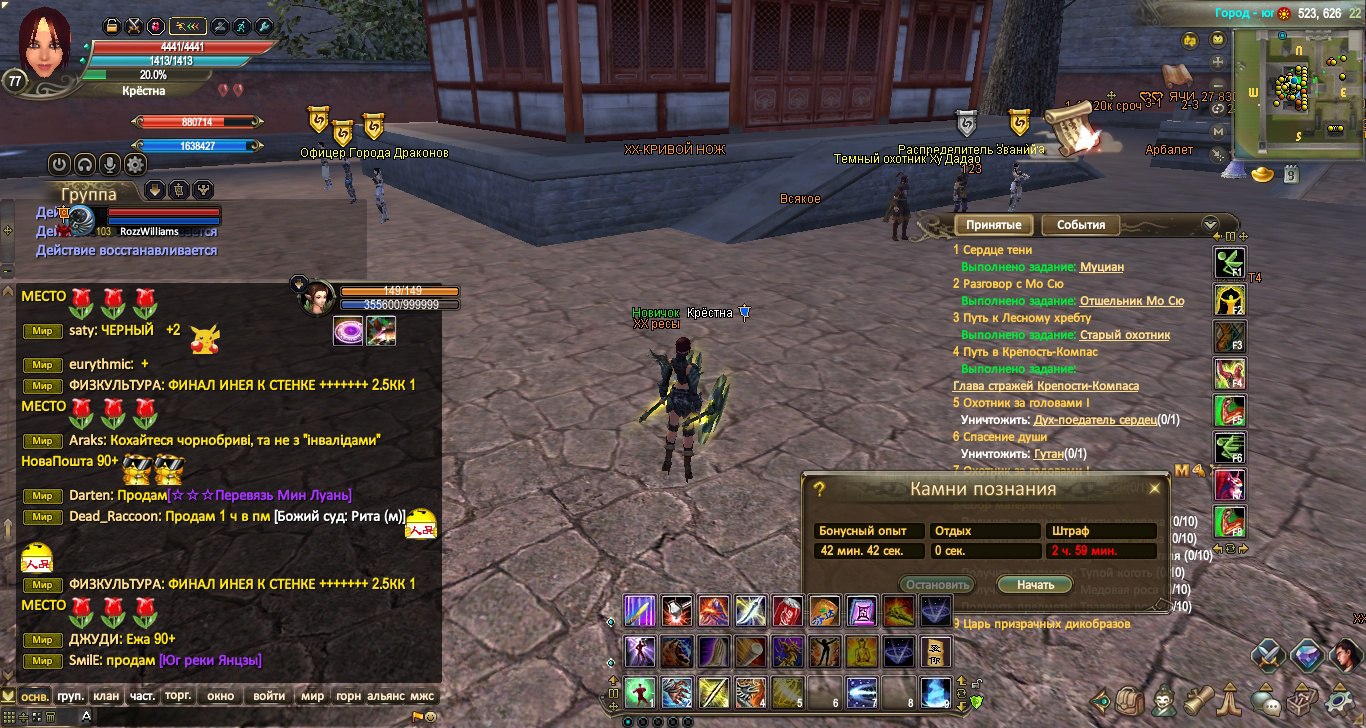This screenshot has width=1366, height=728.
Task: Select the Принятые quest tab
Action: pos(993,225)
